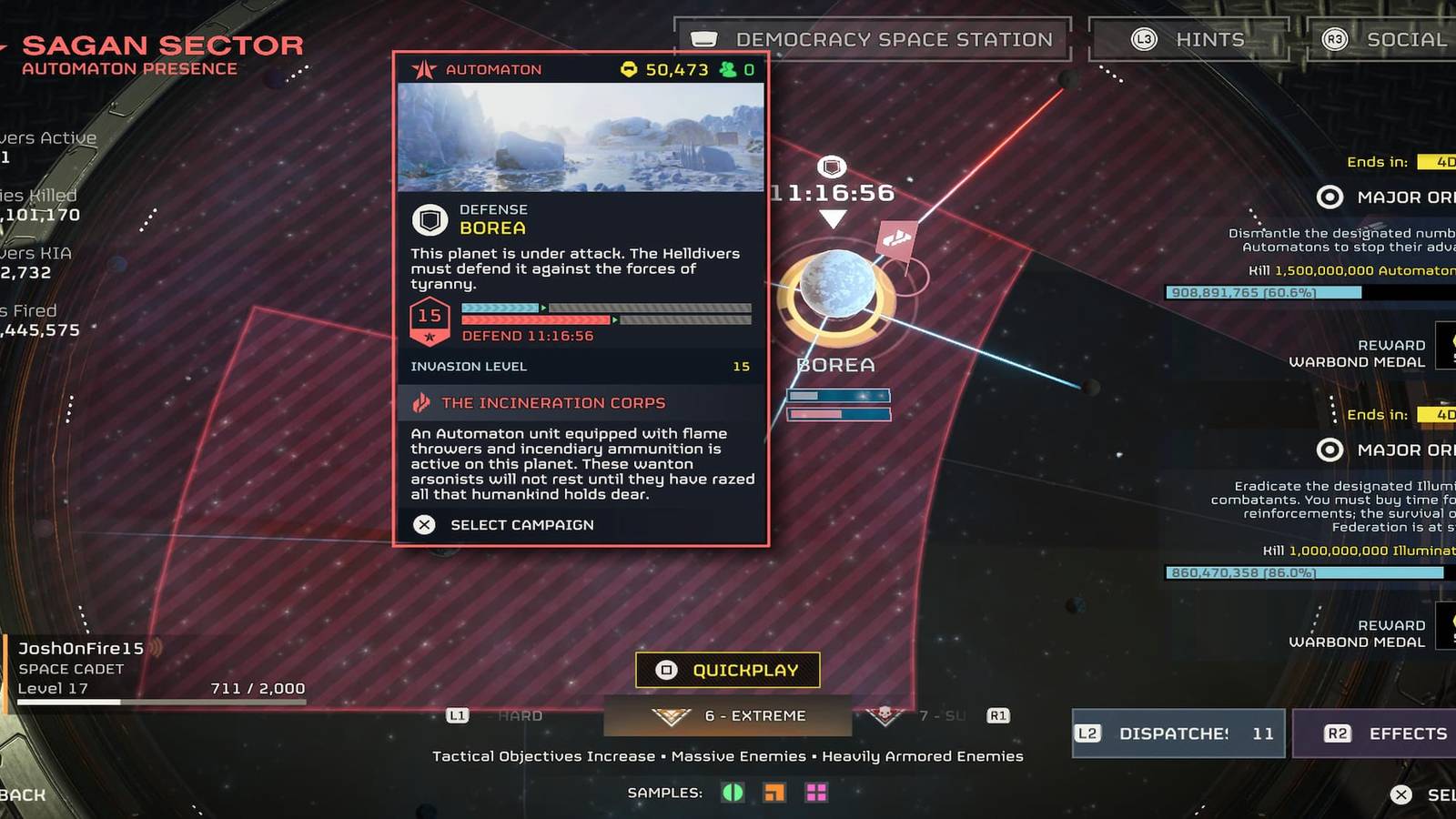Open the 6 - Extreme difficulty selector
Image resolution: width=1456 pixels, height=819 pixels.
tap(728, 716)
